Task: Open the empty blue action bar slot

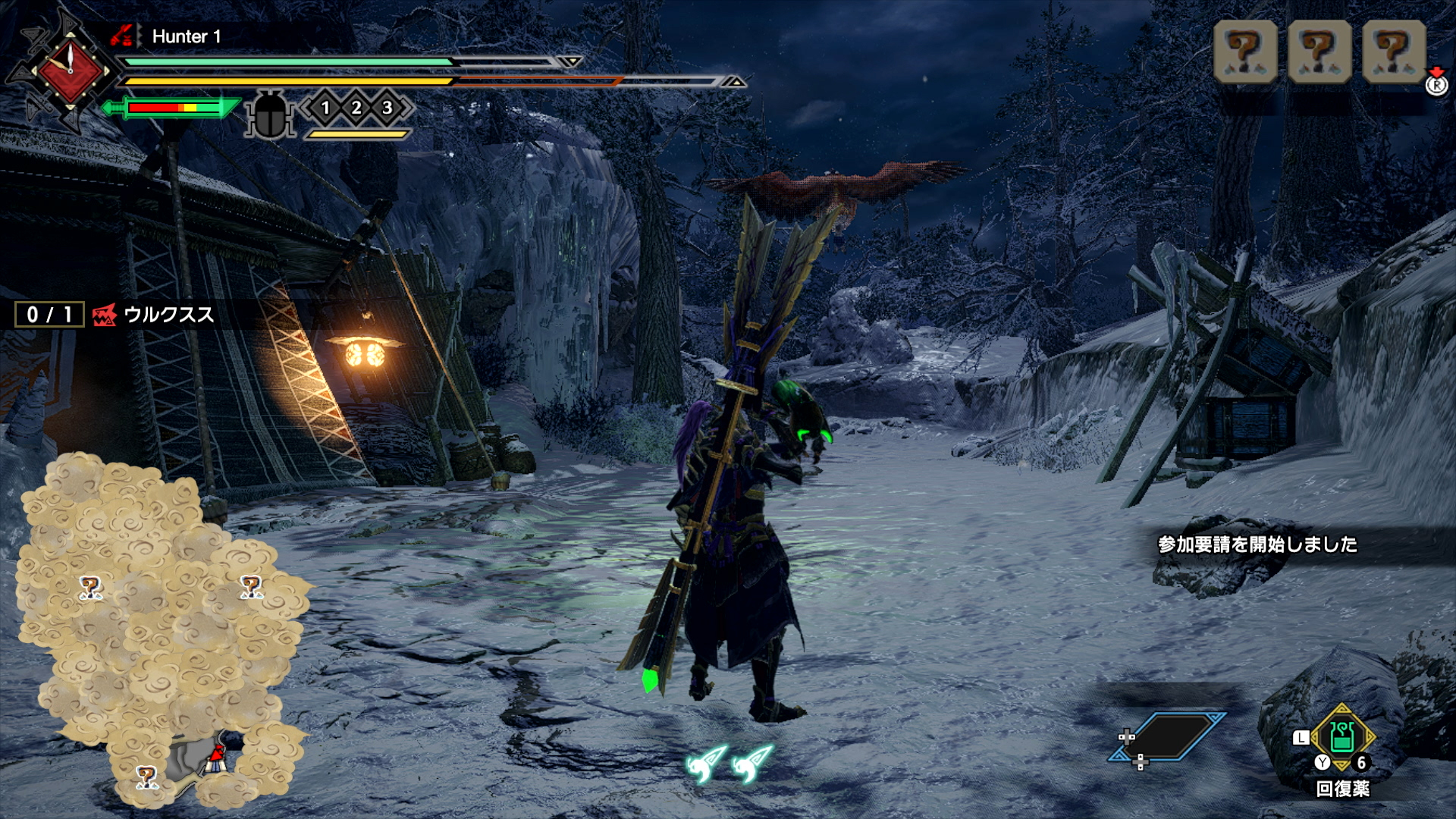Action: (x=1169, y=736)
